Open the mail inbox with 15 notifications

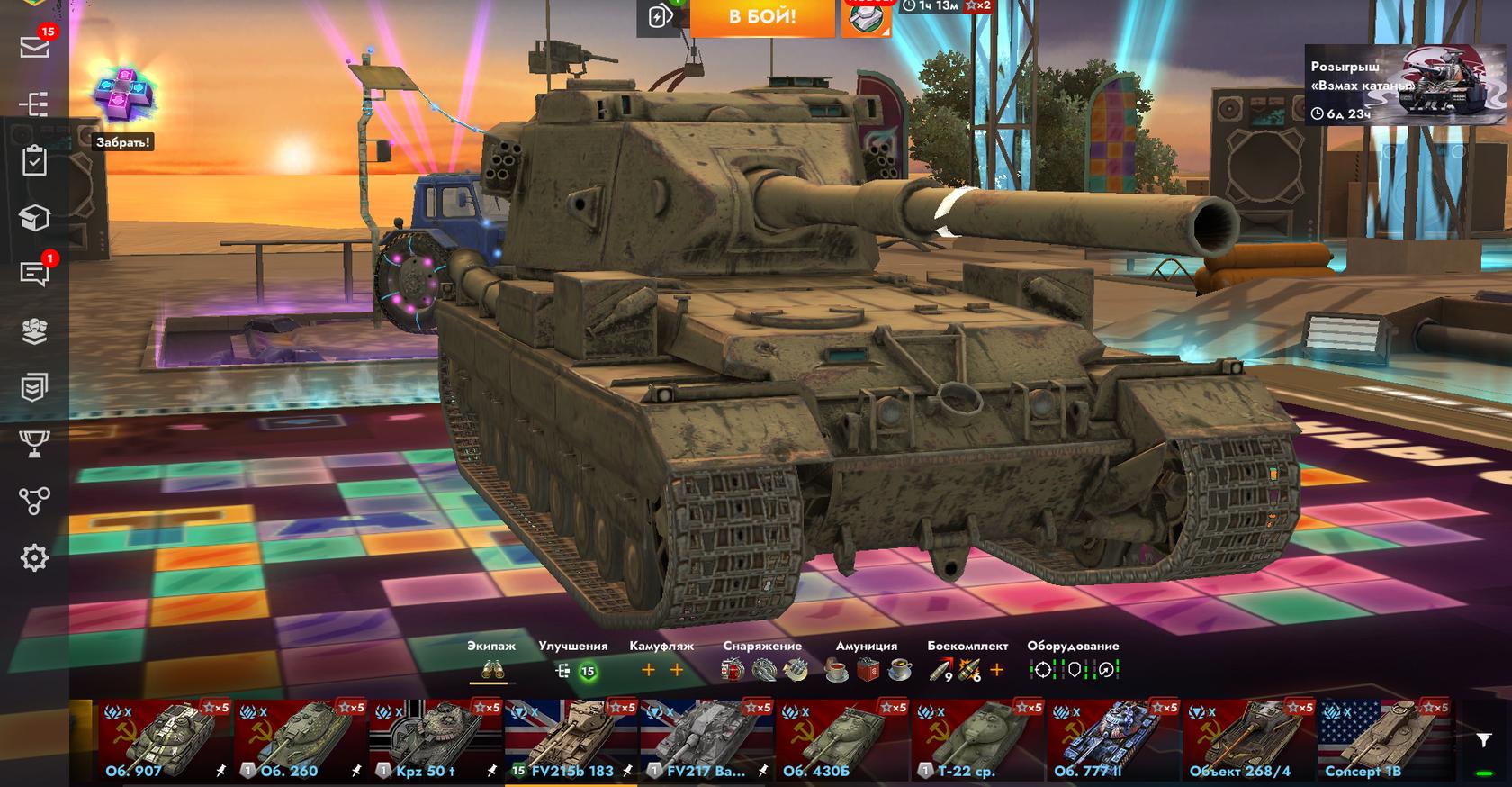(x=34, y=47)
